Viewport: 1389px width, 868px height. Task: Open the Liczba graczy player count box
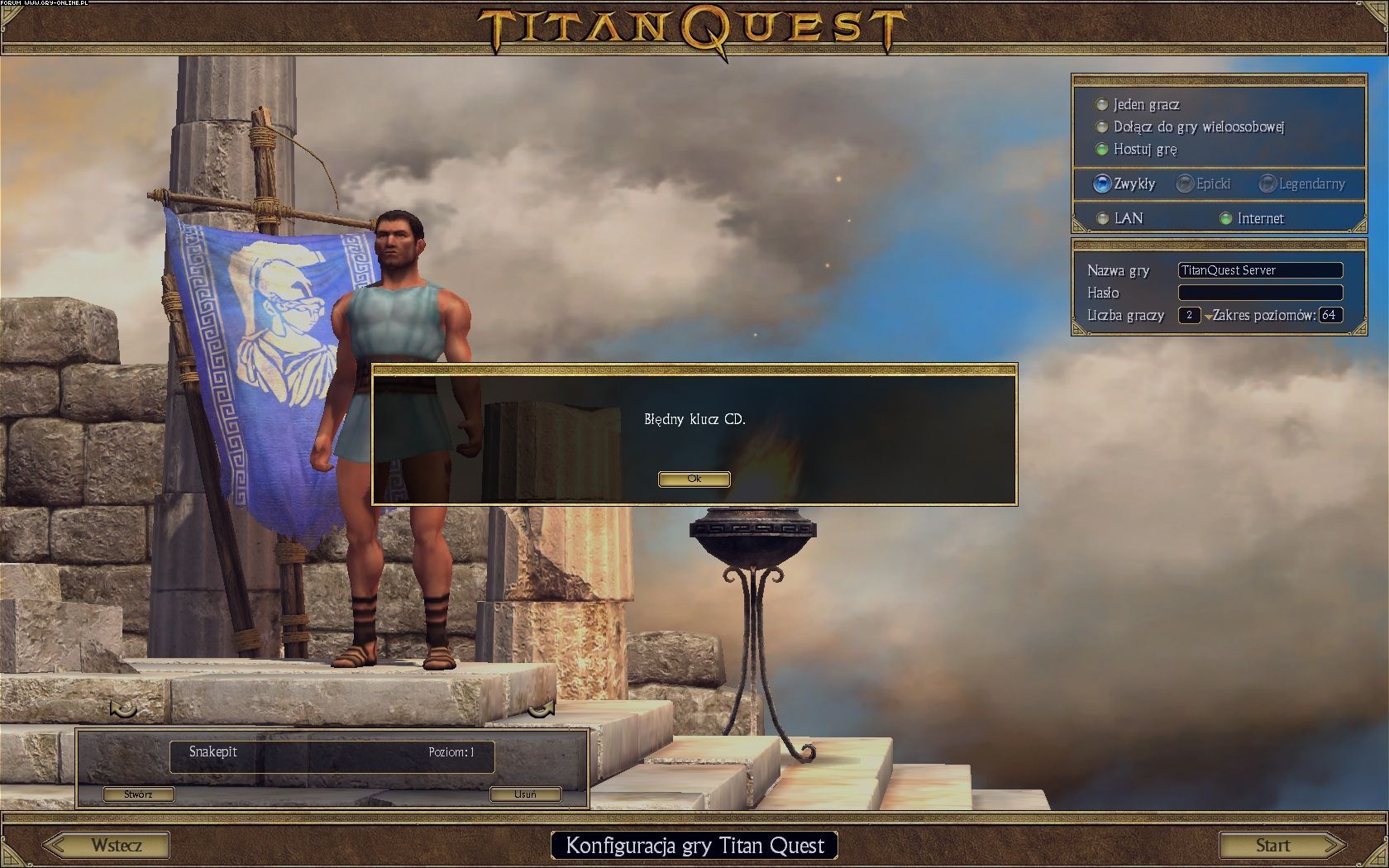click(x=1189, y=315)
